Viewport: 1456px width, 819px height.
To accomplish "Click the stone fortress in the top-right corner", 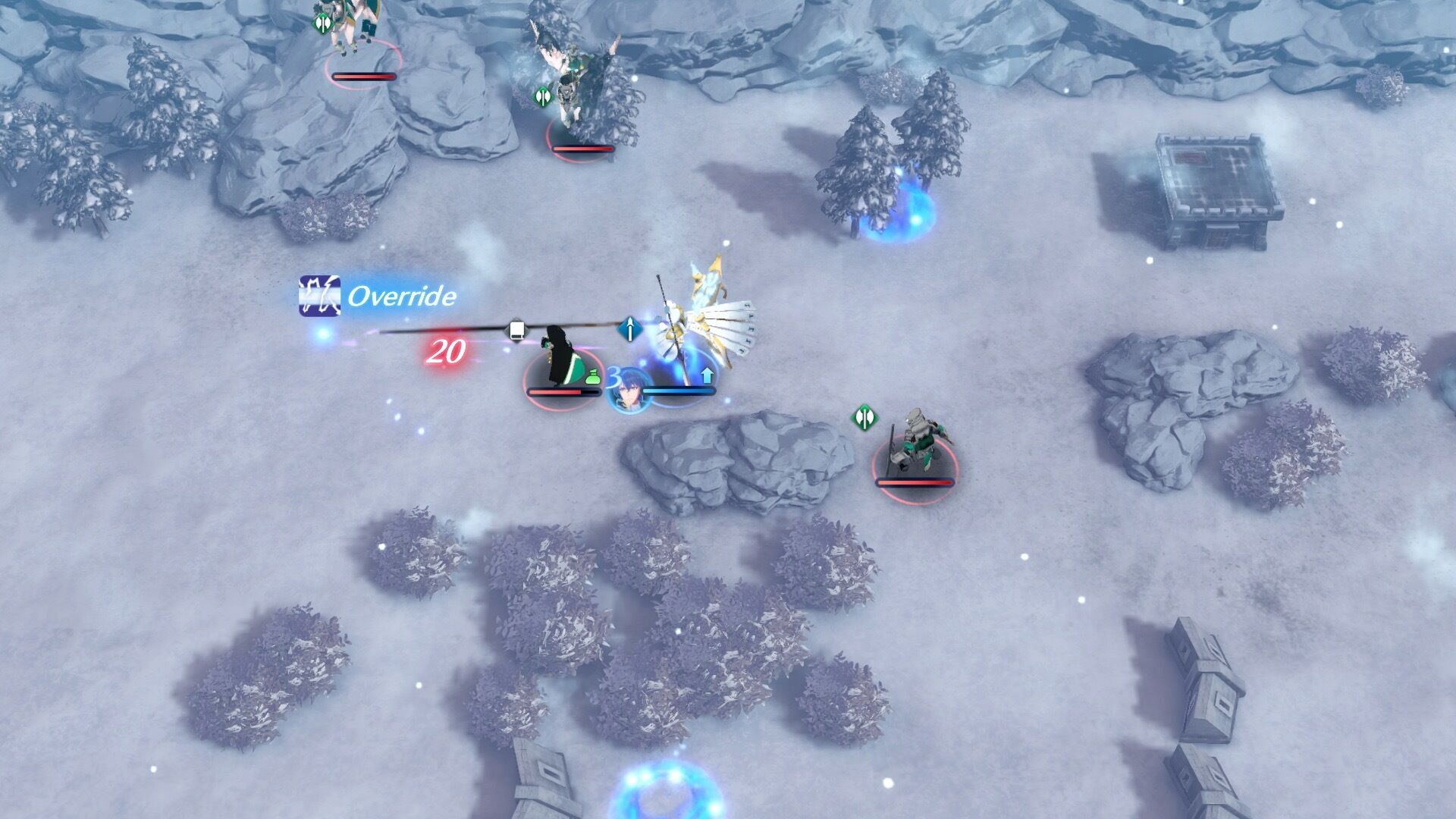I will tap(1213, 178).
